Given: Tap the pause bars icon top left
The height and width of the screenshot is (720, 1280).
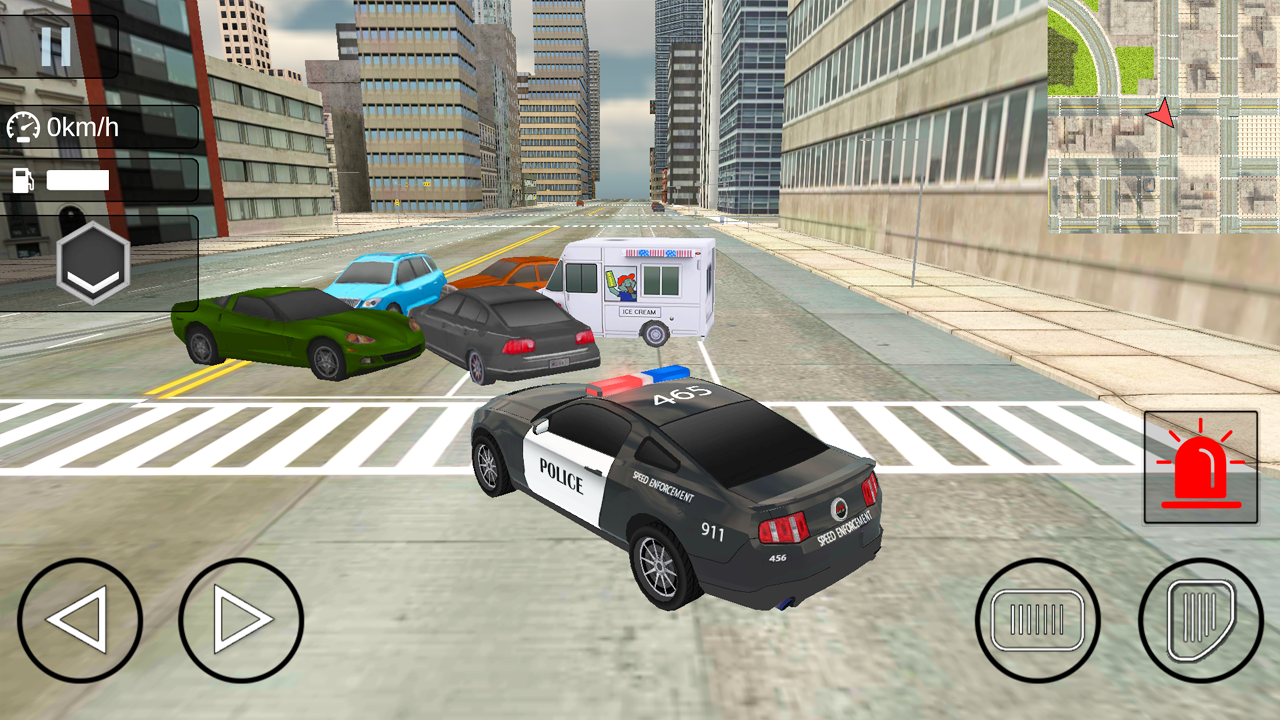Looking at the screenshot, I should pyautogui.click(x=57, y=43).
